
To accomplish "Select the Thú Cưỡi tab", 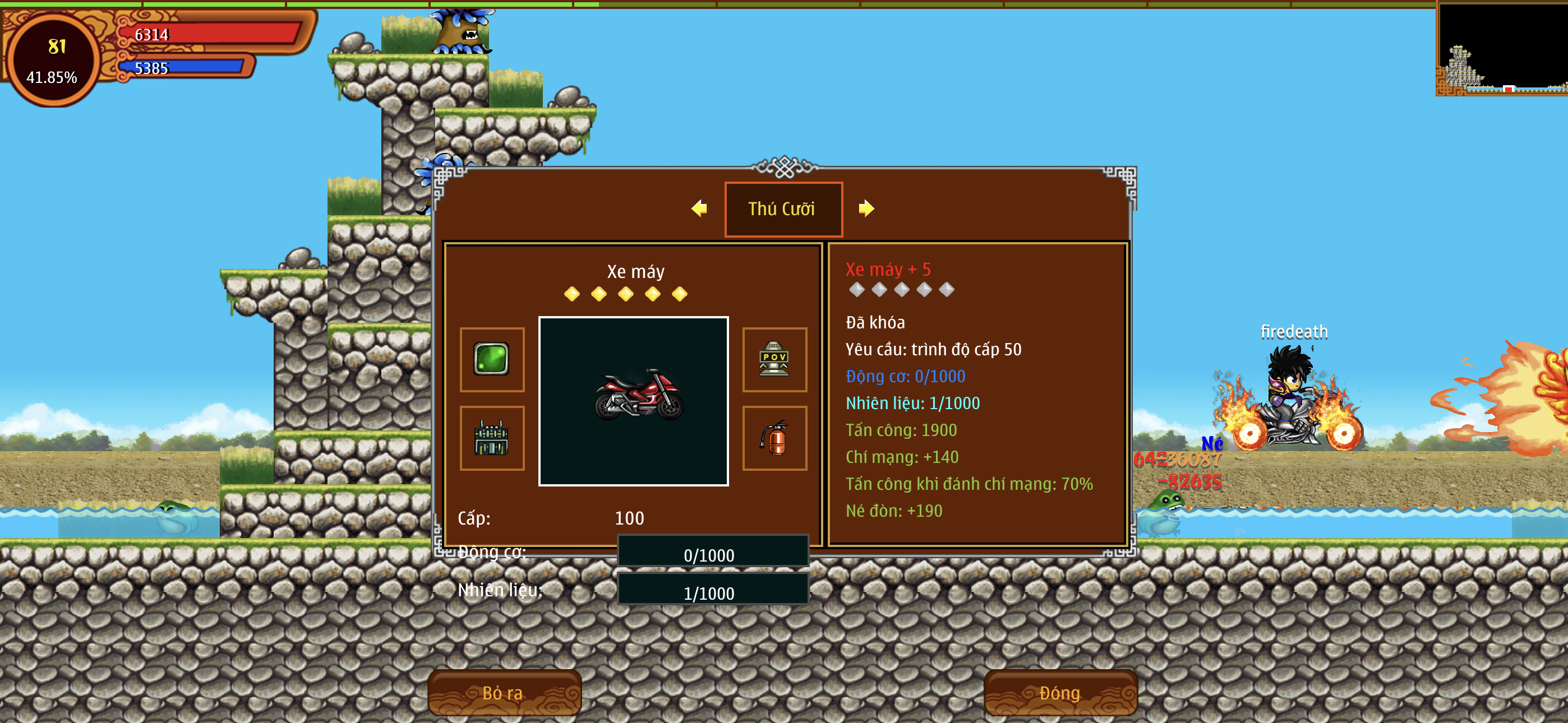I will pyautogui.click(x=783, y=208).
